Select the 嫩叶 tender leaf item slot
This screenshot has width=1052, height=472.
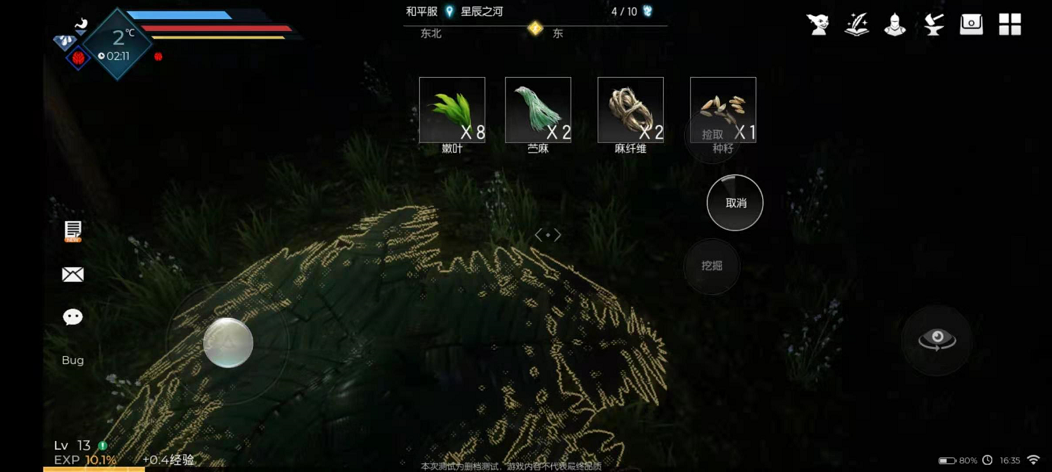click(x=452, y=110)
